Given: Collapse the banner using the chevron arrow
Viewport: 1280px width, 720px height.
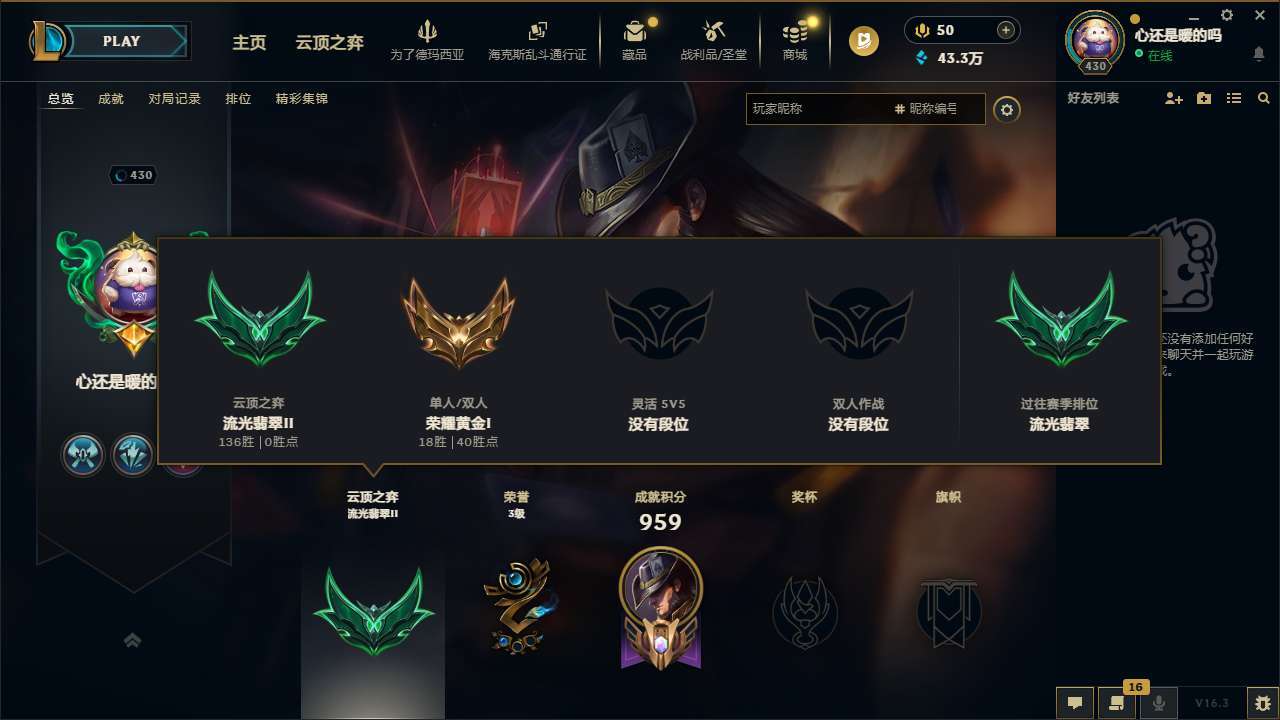Looking at the screenshot, I should [133, 641].
